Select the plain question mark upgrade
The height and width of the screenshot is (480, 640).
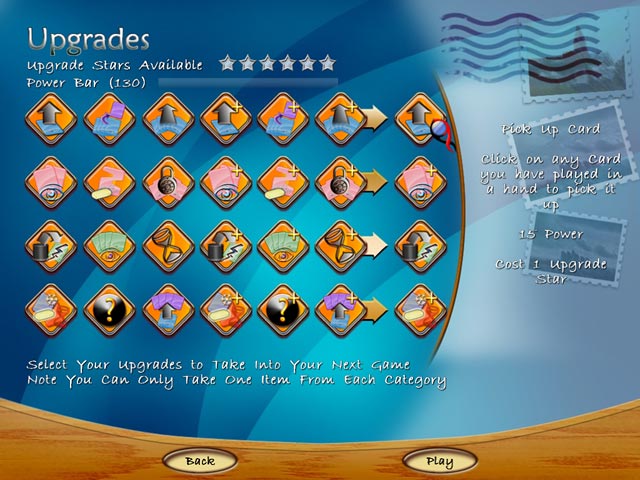click(x=109, y=307)
